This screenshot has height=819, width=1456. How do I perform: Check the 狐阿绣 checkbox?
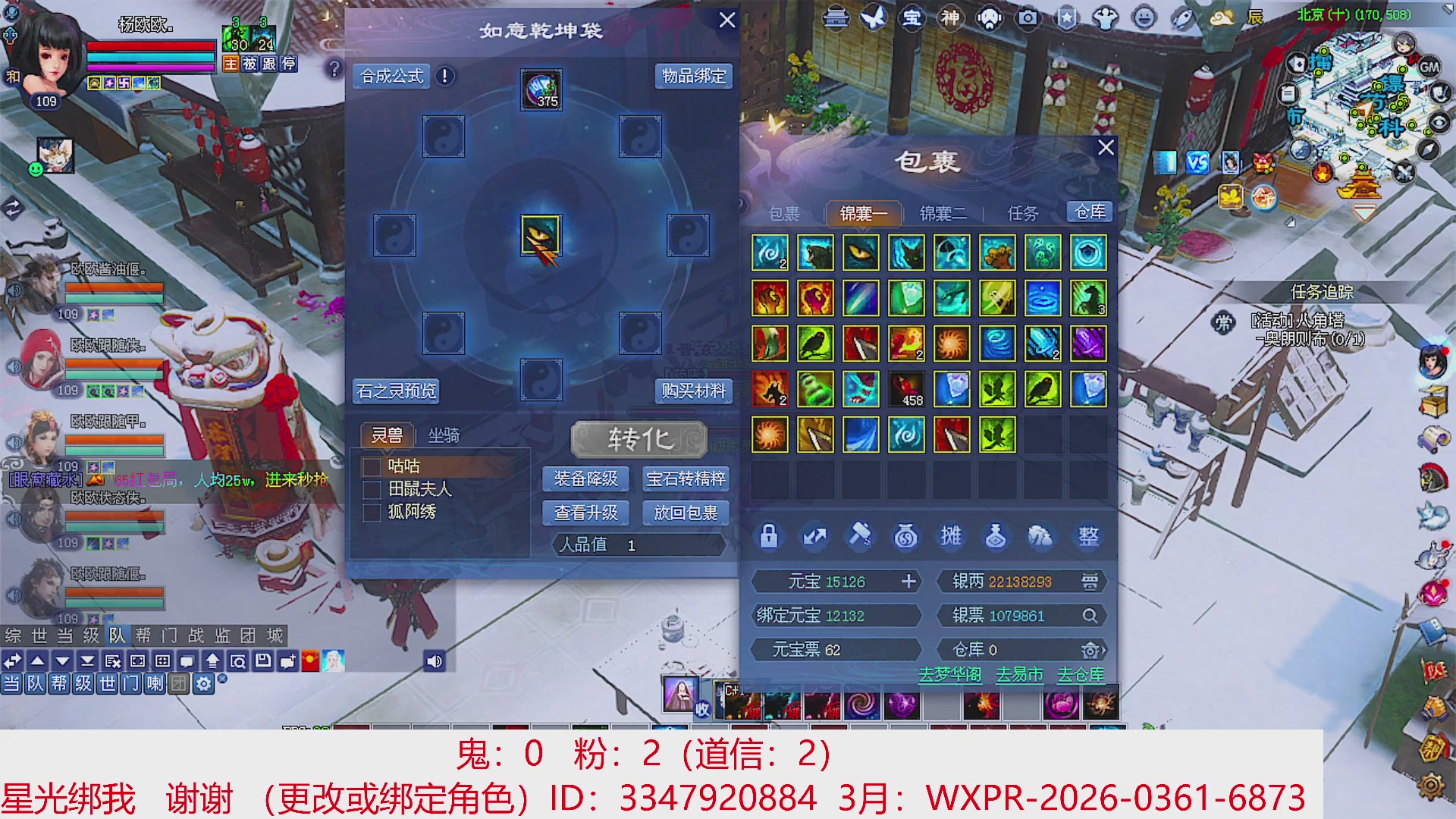click(x=372, y=513)
